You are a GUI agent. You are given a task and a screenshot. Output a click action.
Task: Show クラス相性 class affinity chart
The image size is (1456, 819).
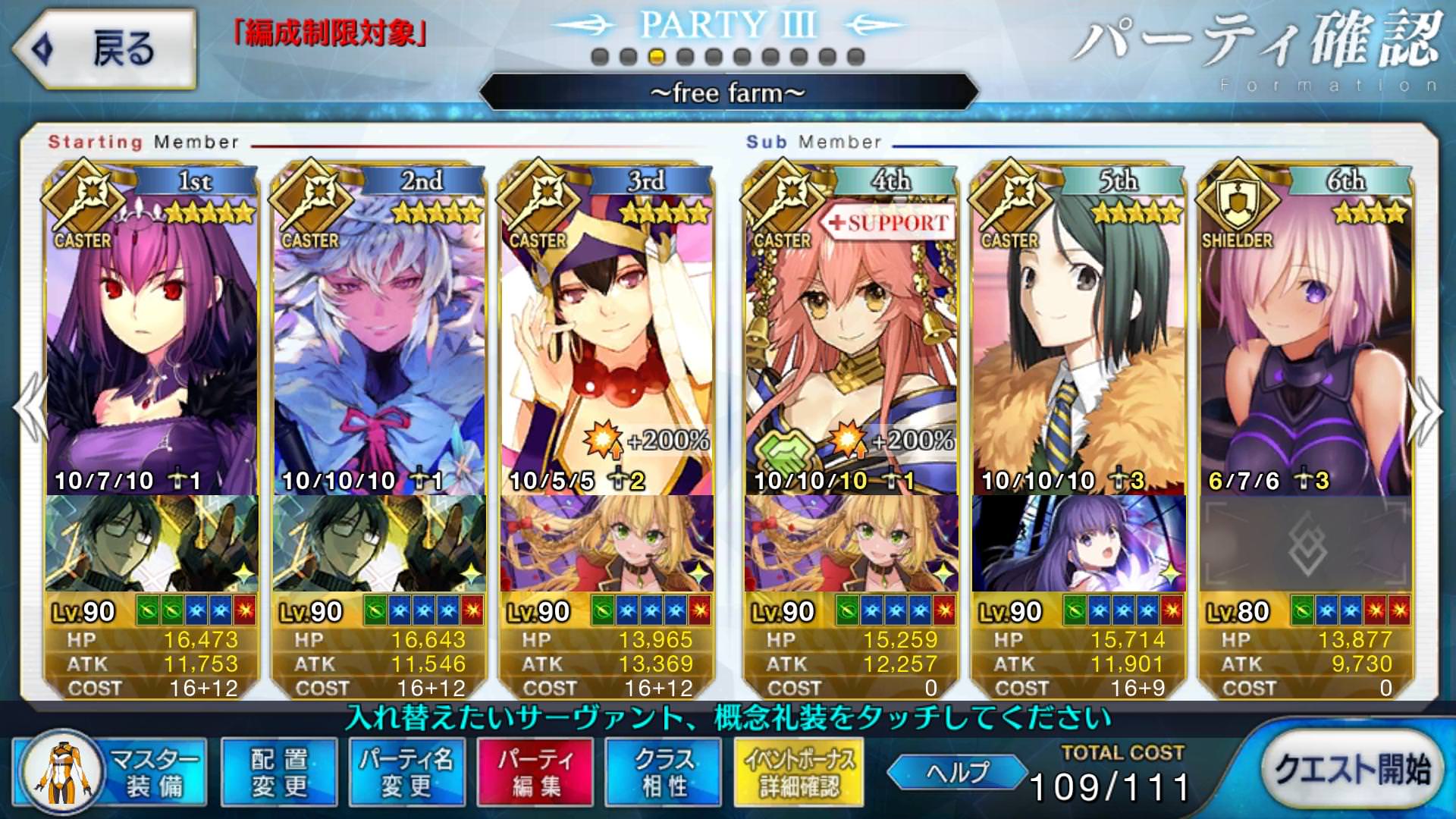(664, 772)
